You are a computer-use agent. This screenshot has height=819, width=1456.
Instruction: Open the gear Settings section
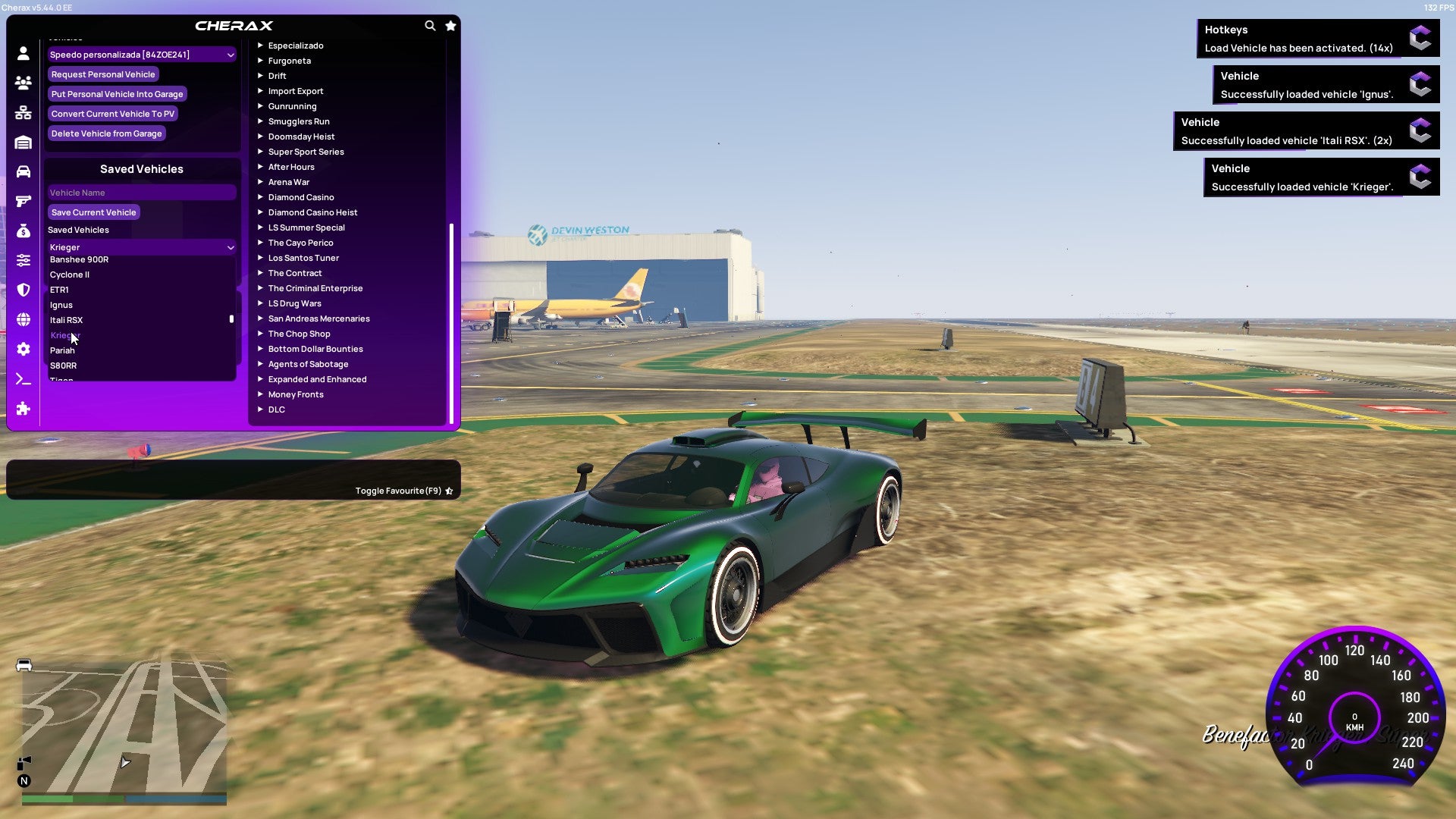pyautogui.click(x=23, y=349)
